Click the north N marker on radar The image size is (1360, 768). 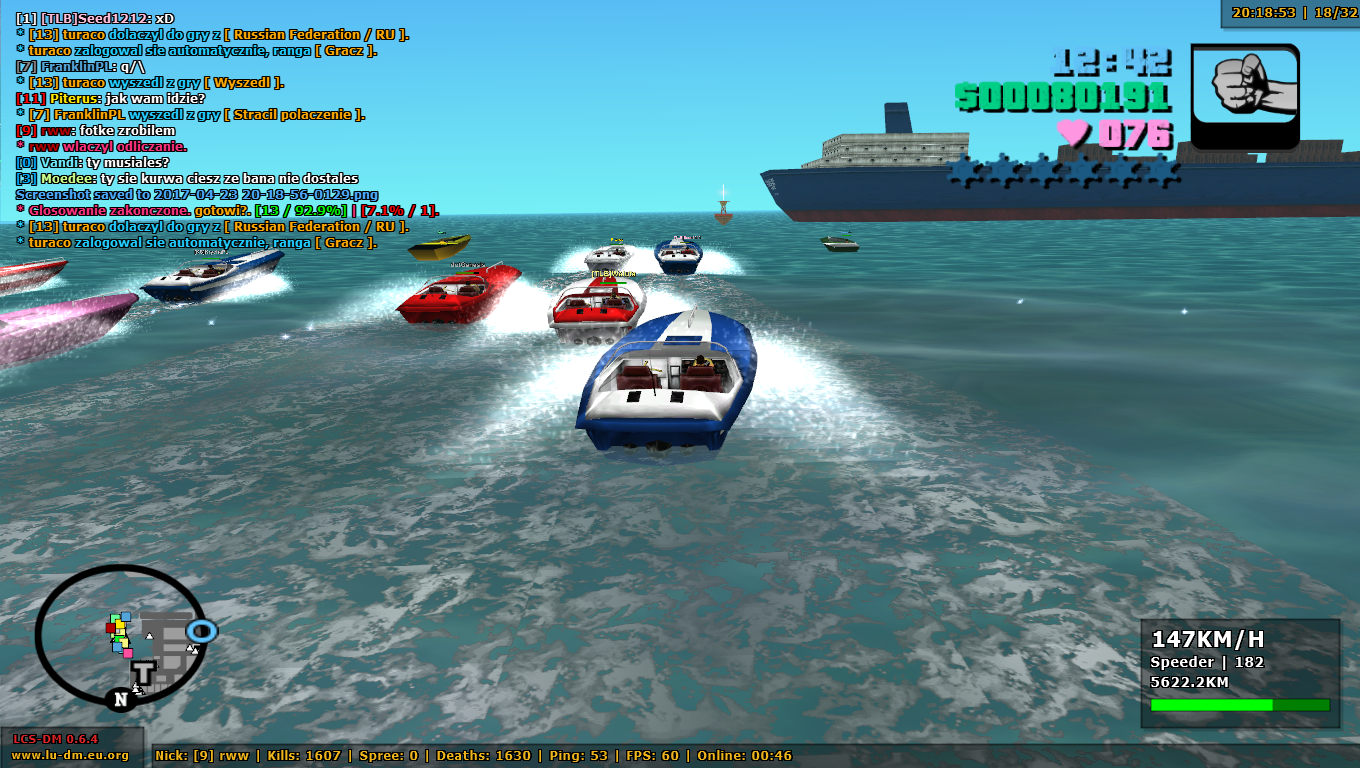pyautogui.click(x=120, y=699)
